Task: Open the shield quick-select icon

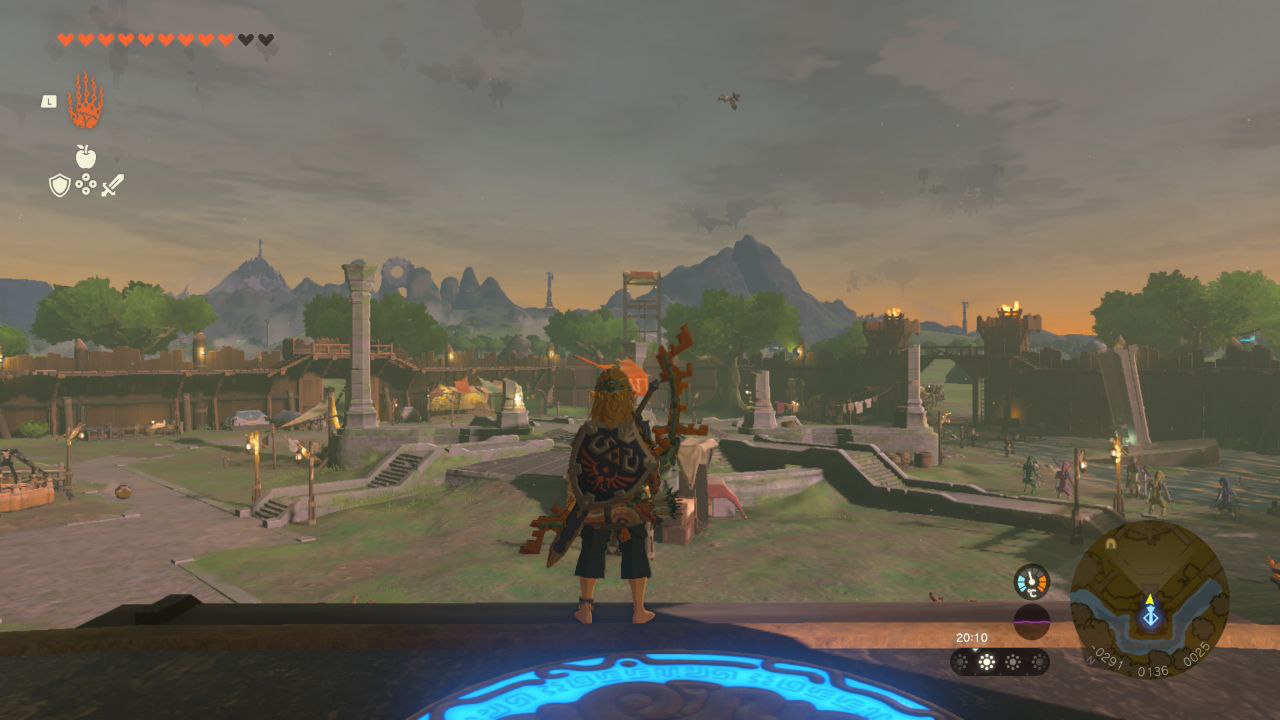Action: point(60,185)
